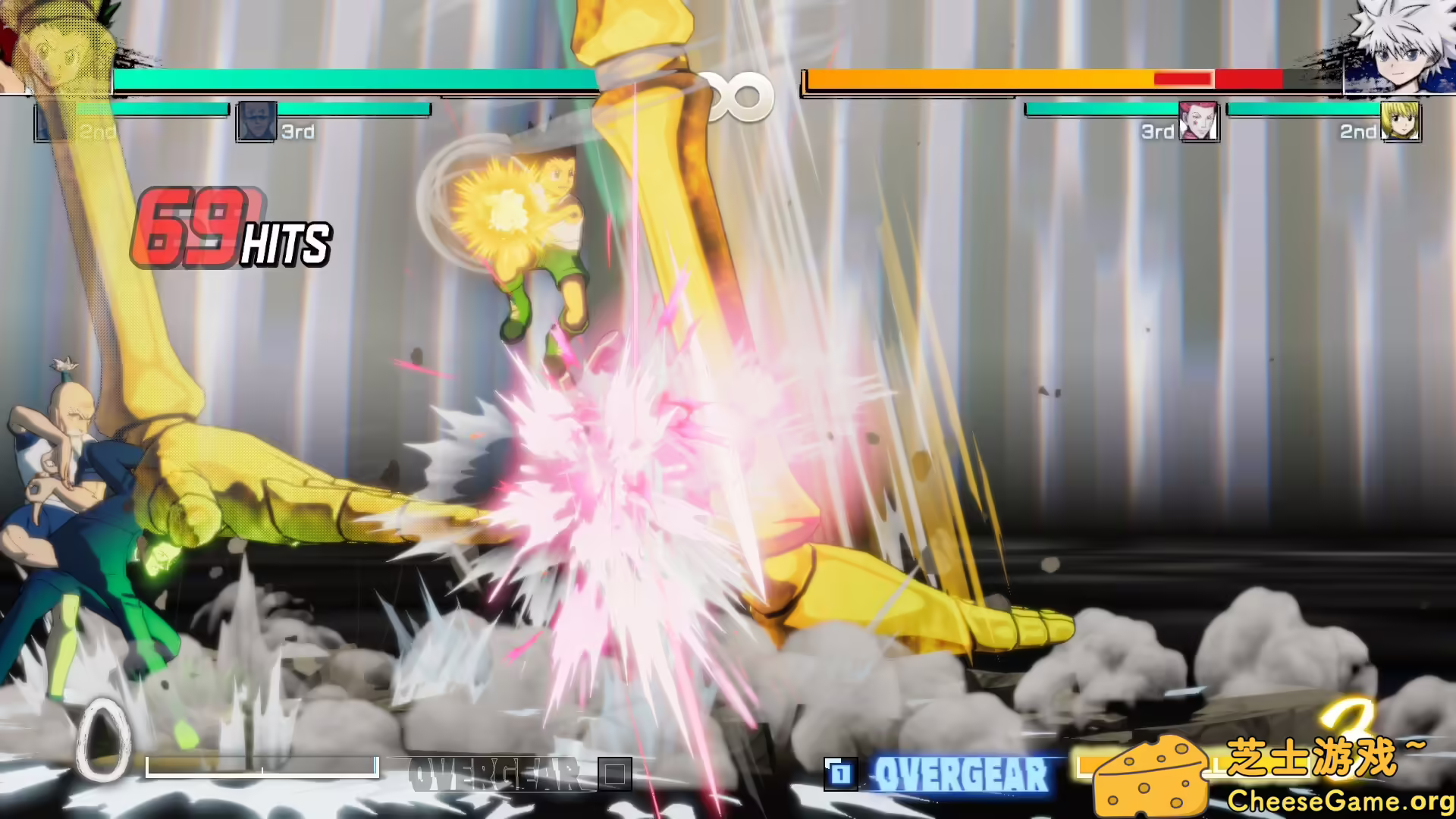Select Gon's portrait in the top-left corner
Viewport: 1456px width, 819px height.
[57, 45]
